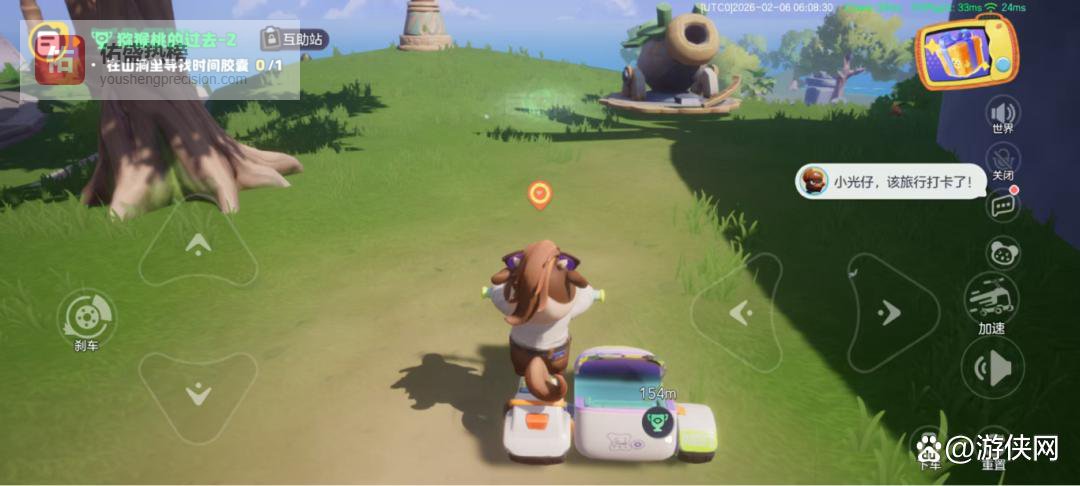Tap the 重置 reset vehicle button

point(993,445)
